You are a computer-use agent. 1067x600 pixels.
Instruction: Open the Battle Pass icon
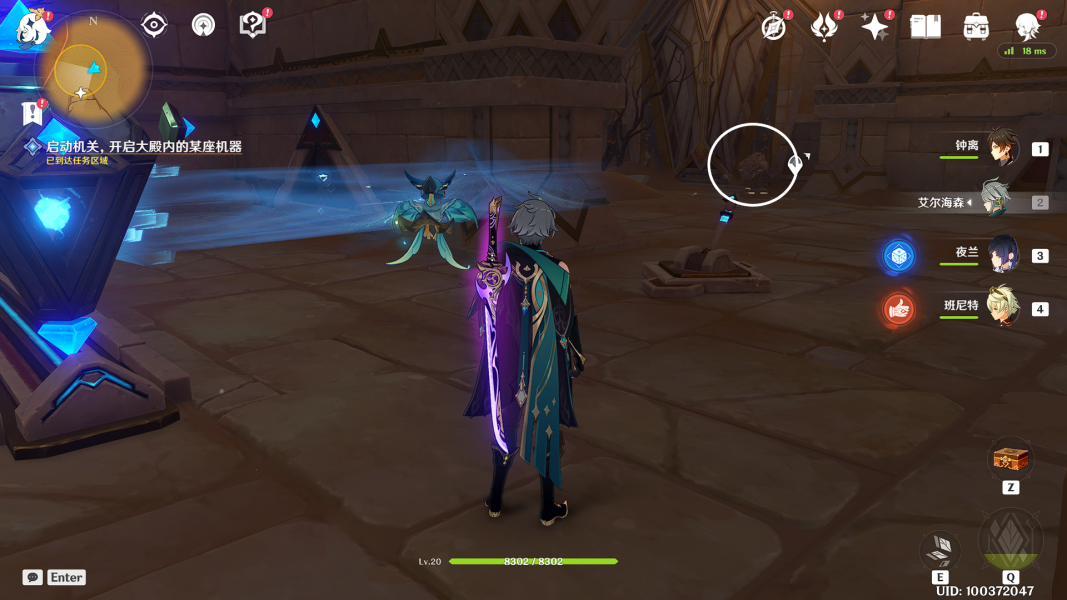click(824, 27)
